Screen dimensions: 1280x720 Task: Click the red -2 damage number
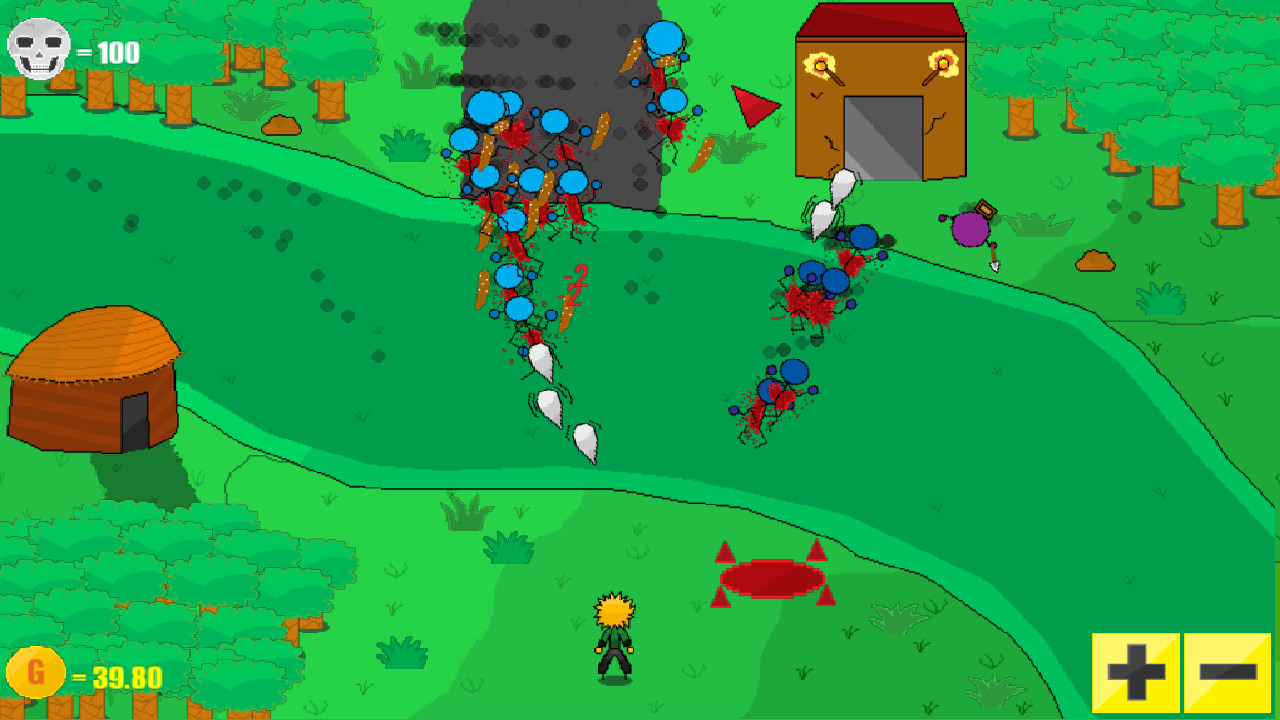click(574, 277)
